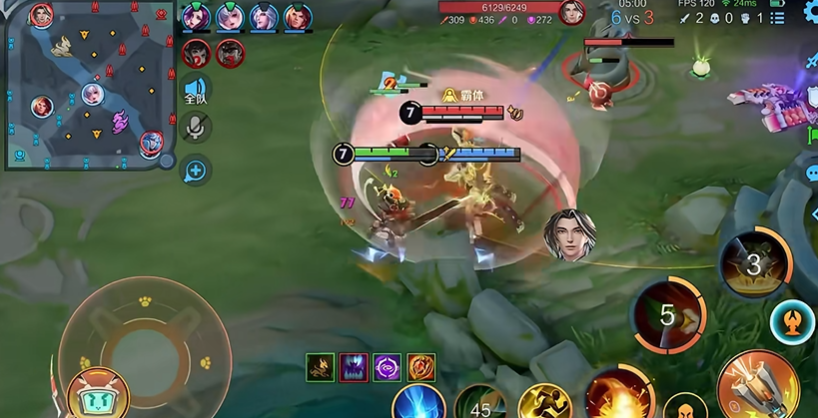Show the scoreboard list icon
This screenshot has width=818, height=418.
(x=779, y=18)
